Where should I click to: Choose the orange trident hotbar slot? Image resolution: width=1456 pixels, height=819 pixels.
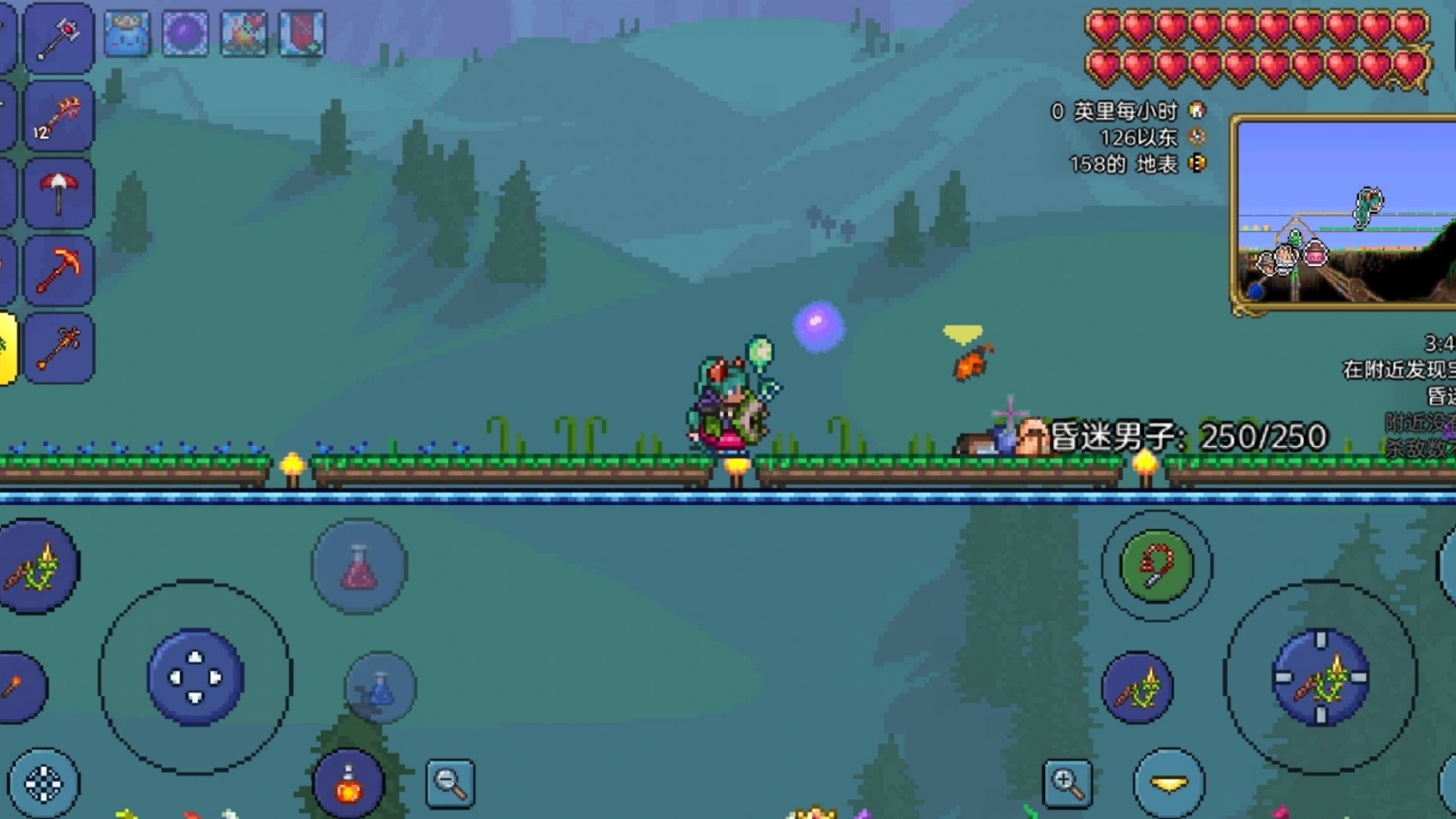tap(58, 348)
